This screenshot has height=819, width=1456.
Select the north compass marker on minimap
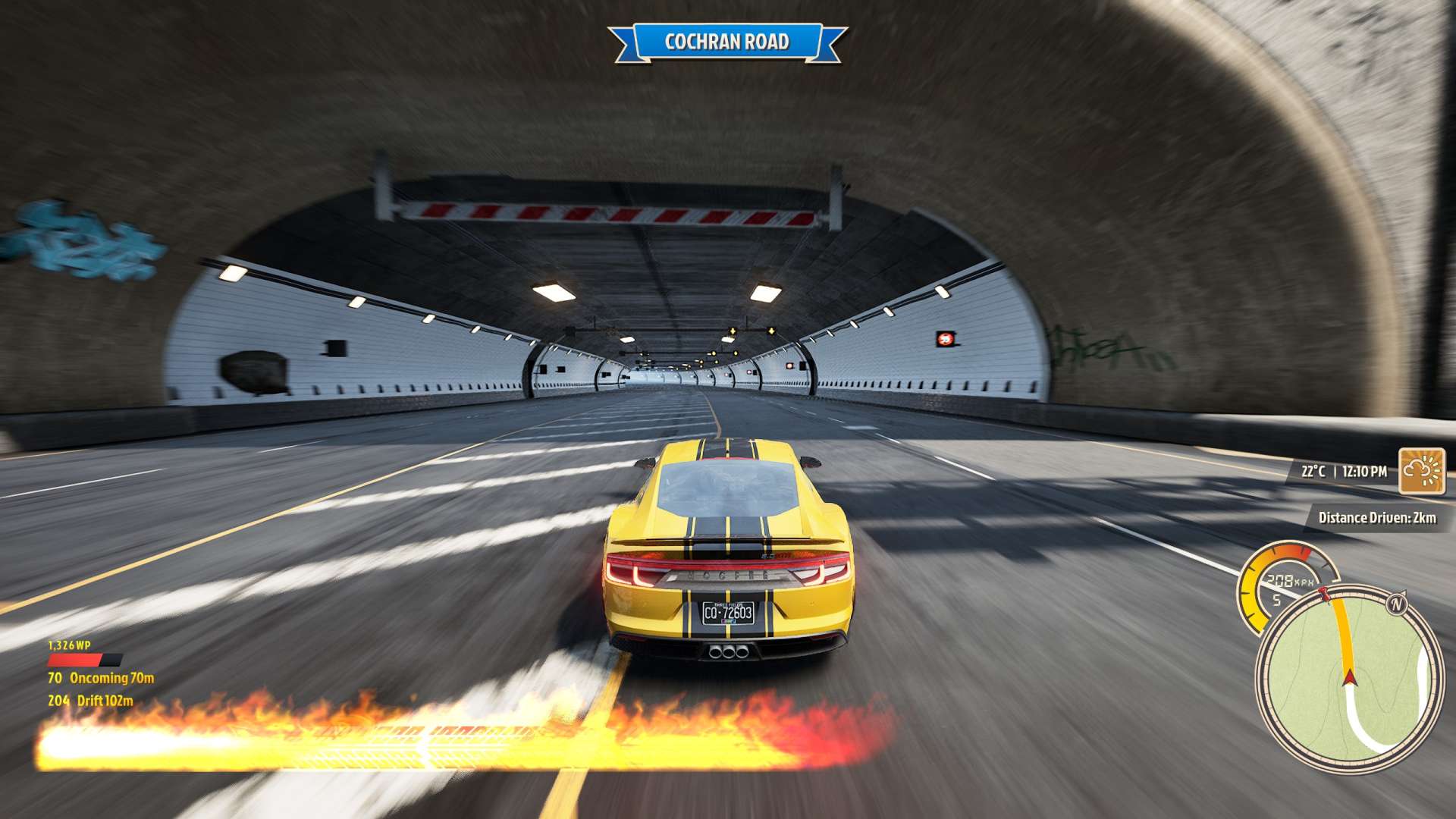pos(1396,604)
